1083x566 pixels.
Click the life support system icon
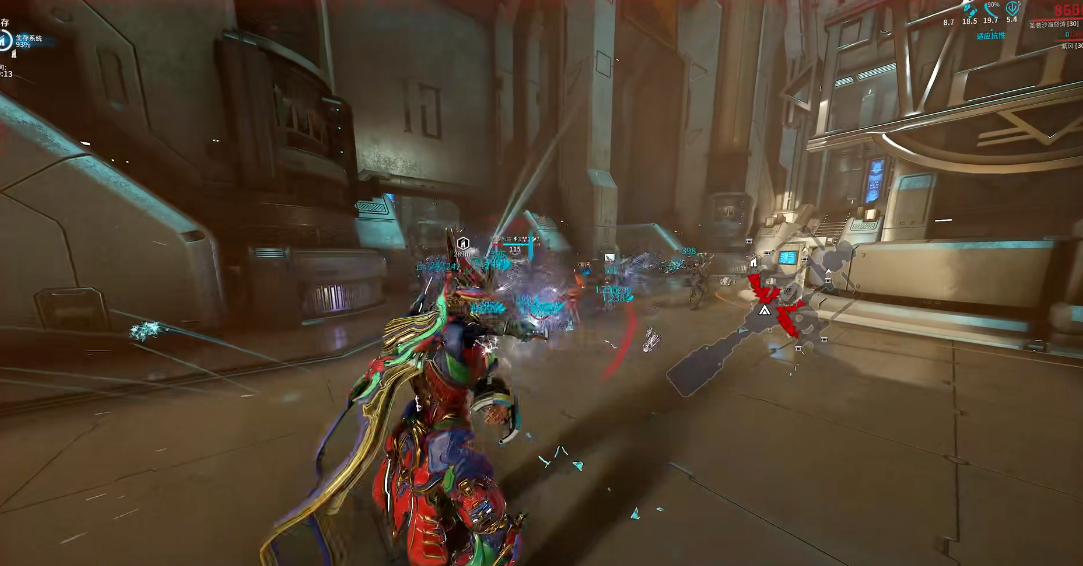[6, 41]
